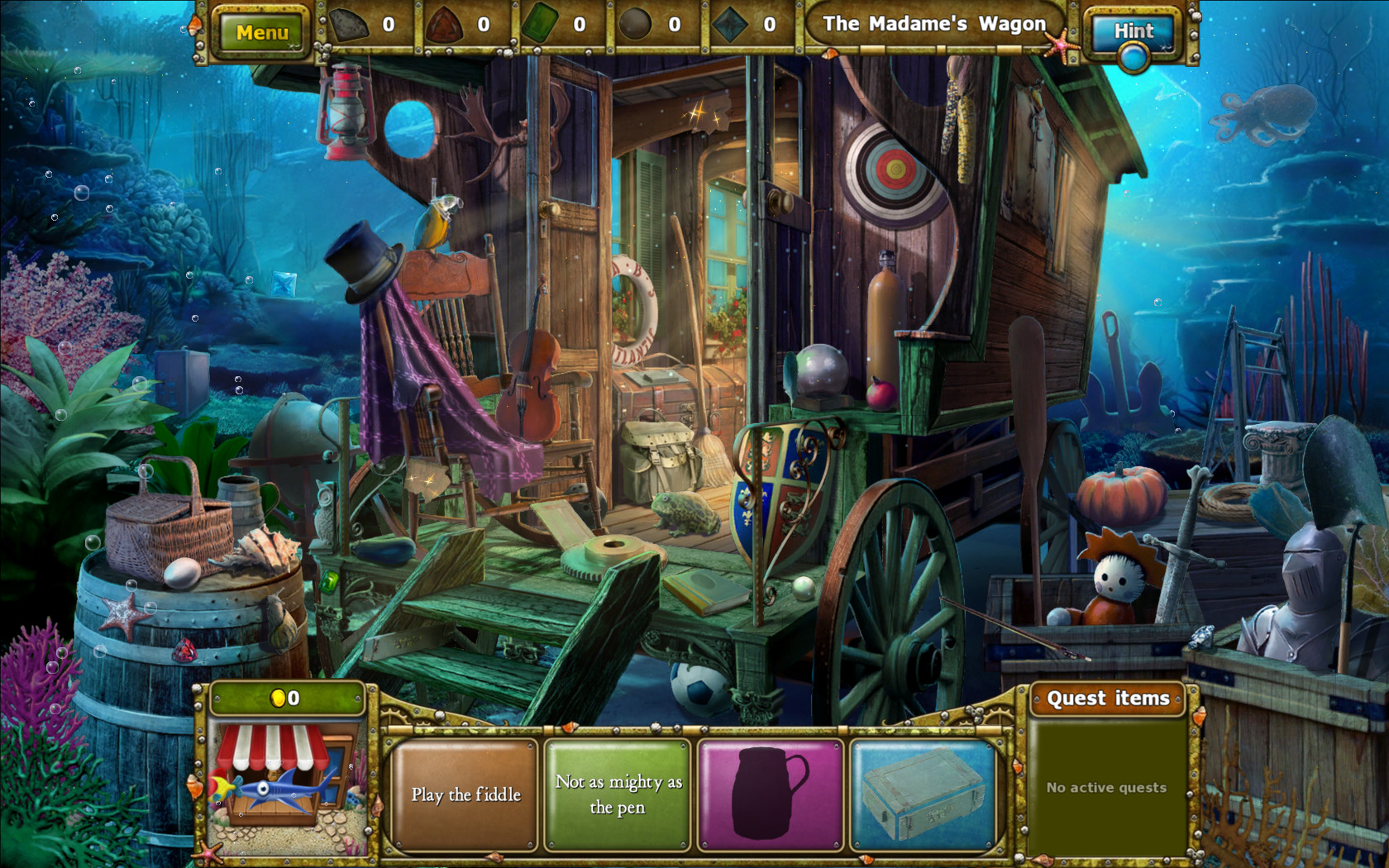This screenshot has width=1389, height=868.
Task: Click the Quest items header
Action: (x=1109, y=699)
